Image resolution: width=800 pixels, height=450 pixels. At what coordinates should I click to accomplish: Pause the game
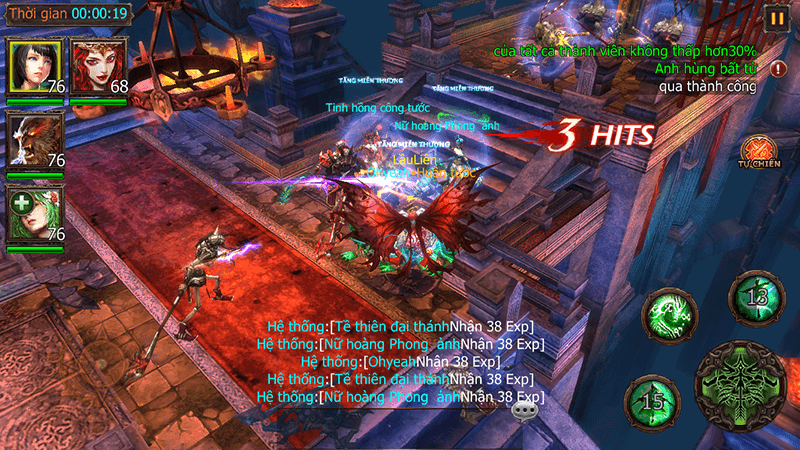[x=776, y=17]
